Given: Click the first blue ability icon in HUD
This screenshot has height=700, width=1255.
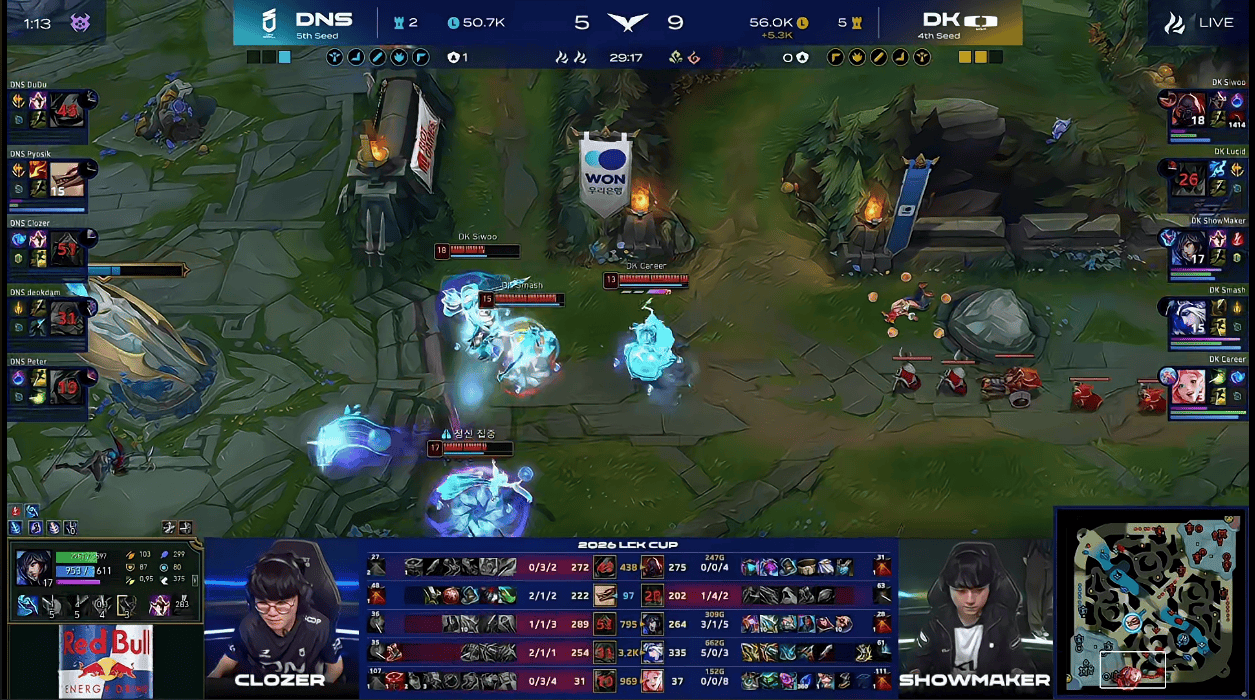Looking at the screenshot, I should (x=28, y=604).
